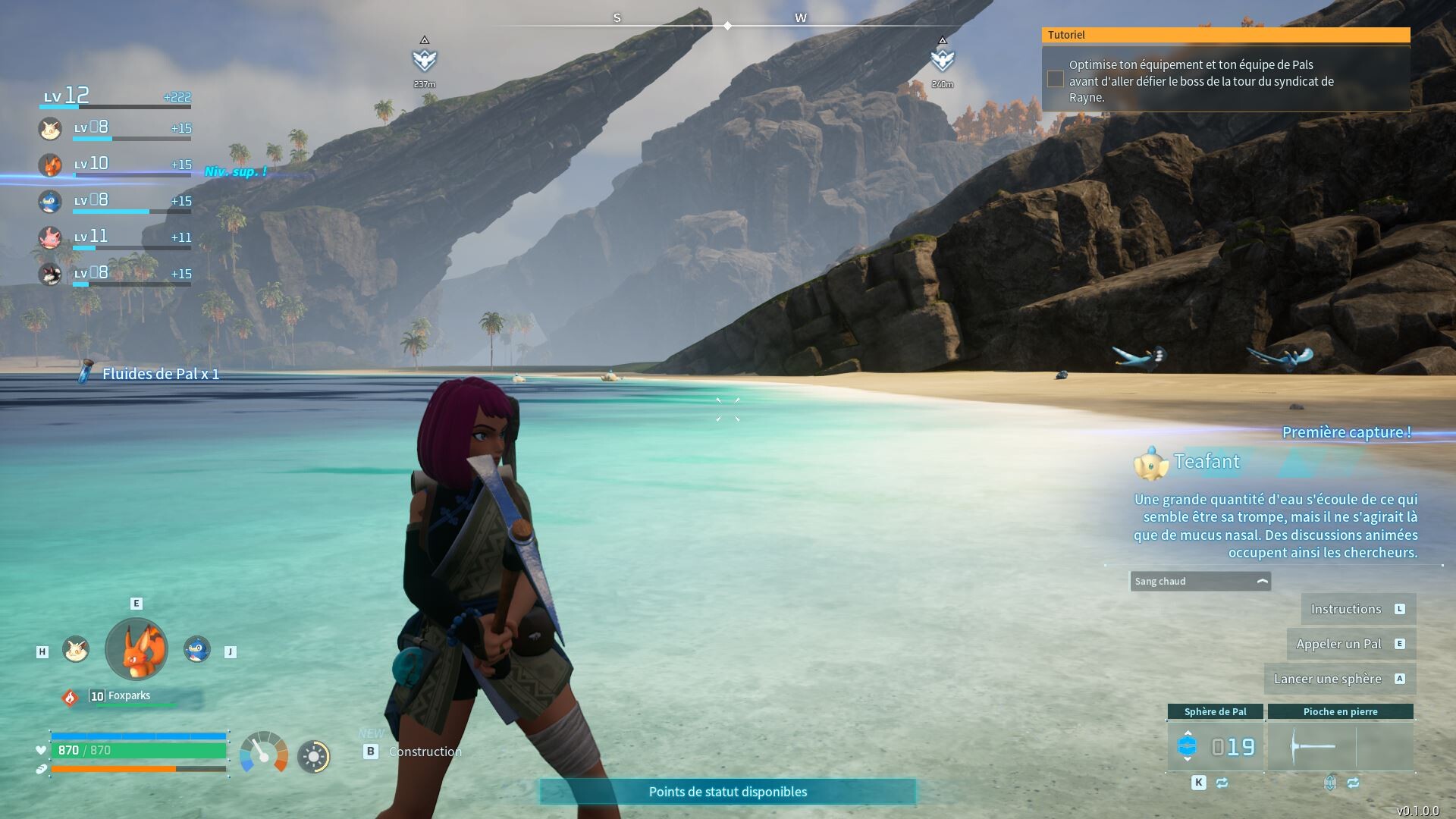This screenshot has width=1456, height=819.
Task: Open the Points de statut disponibles banner
Action: (x=727, y=792)
